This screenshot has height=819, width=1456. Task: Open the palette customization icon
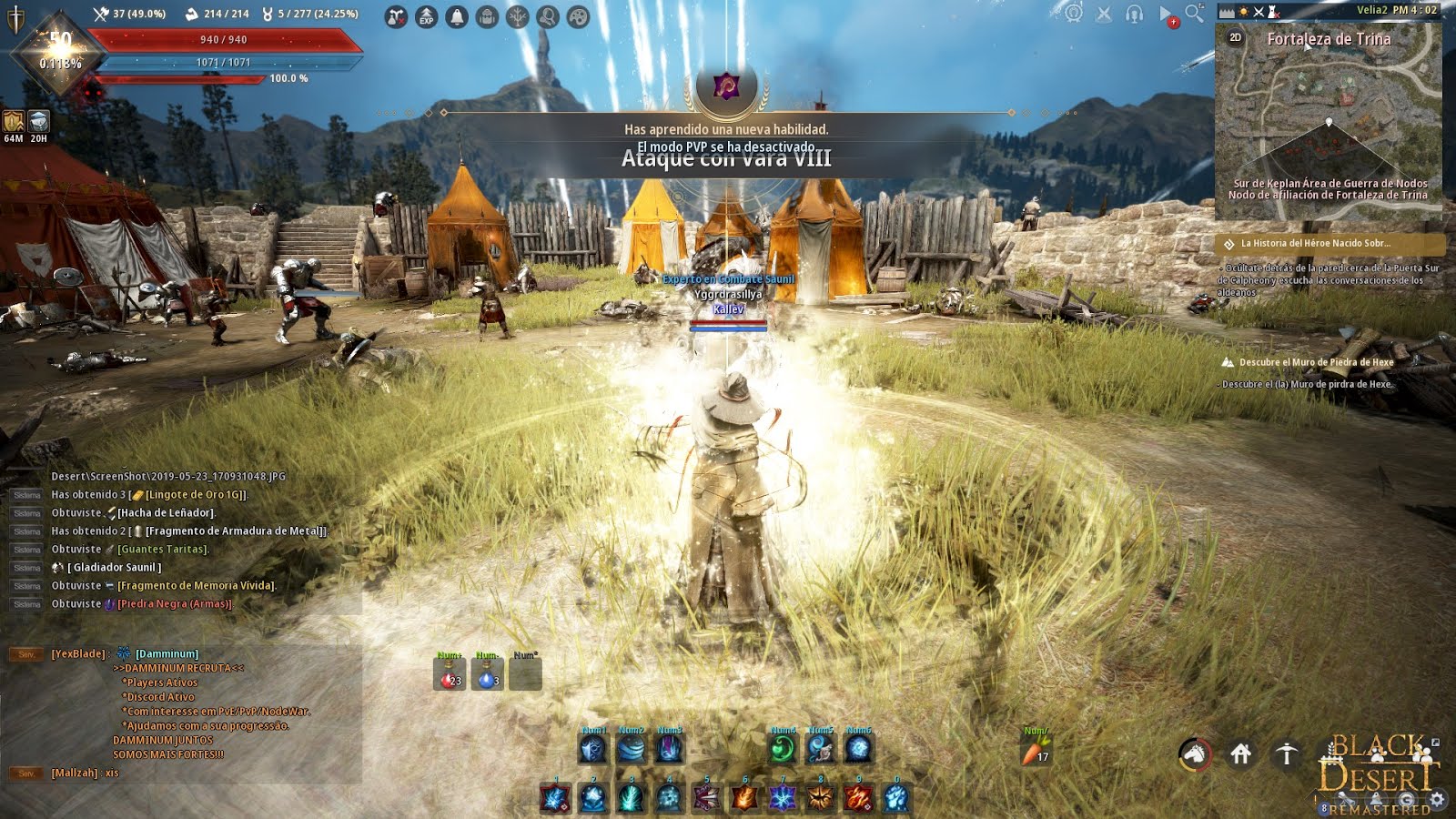tap(579, 16)
